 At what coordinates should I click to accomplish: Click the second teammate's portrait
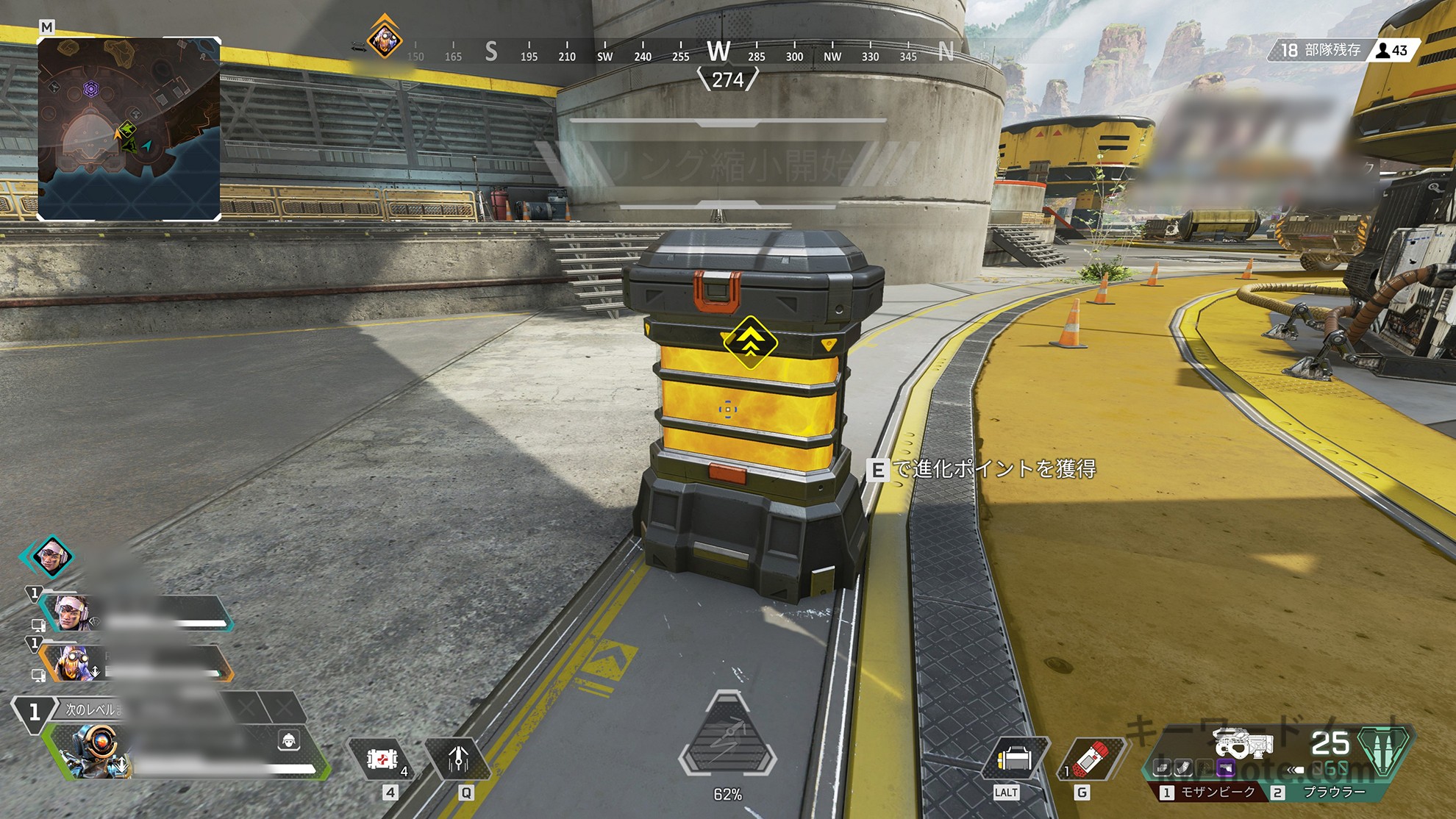pyautogui.click(x=72, y=662)
